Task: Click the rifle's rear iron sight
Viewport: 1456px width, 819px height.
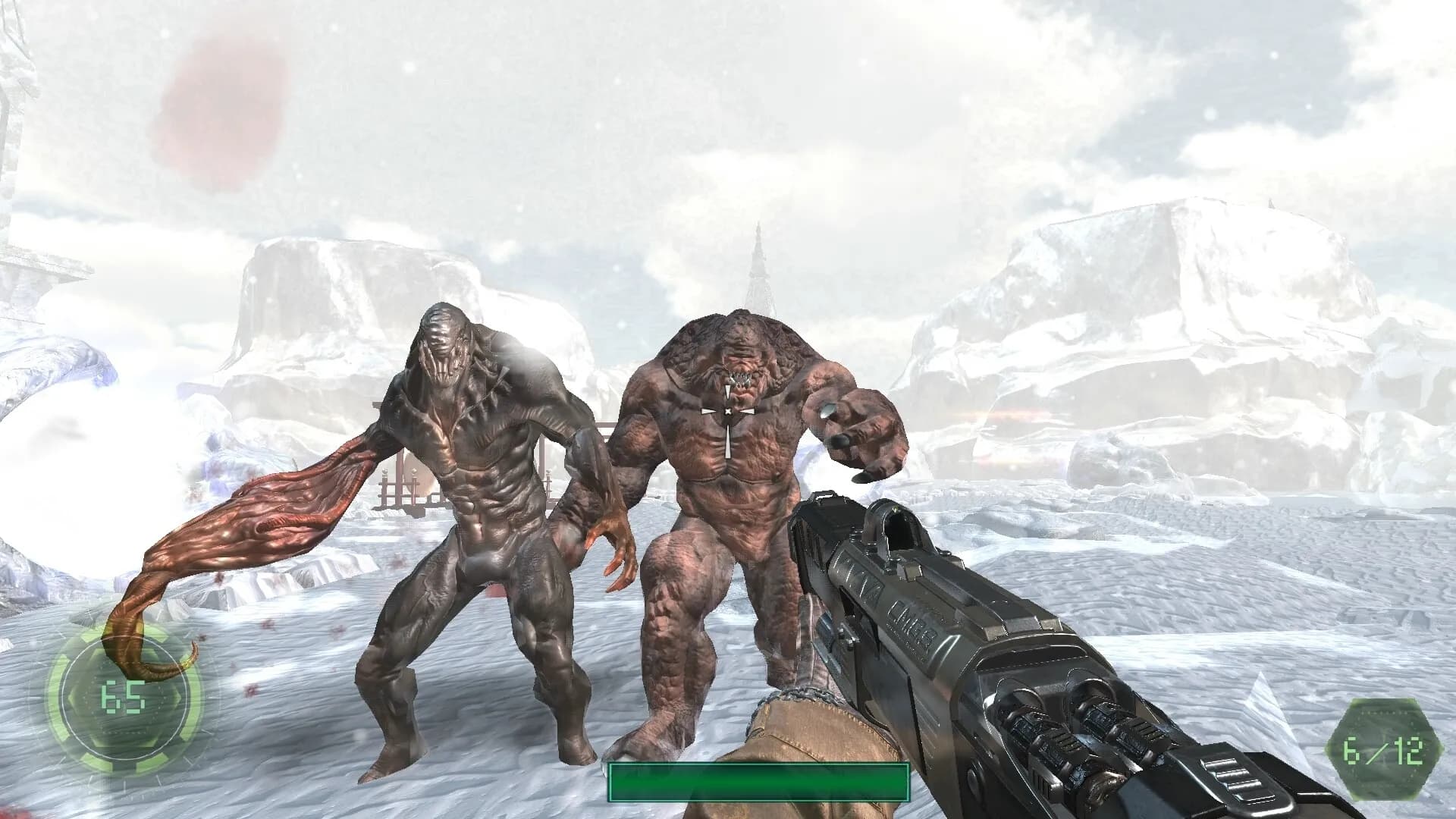Action: 895,523
